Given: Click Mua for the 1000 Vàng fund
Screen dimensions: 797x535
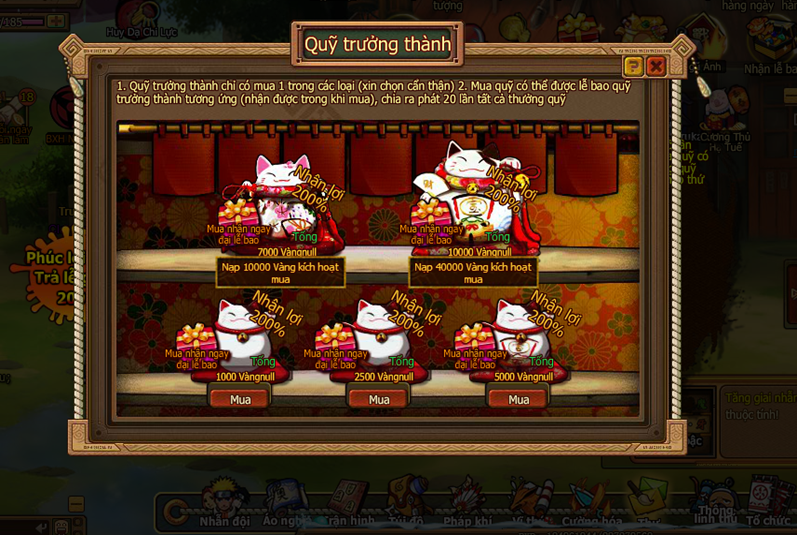Looking at the screenshot, I should (x=240, y=399).
